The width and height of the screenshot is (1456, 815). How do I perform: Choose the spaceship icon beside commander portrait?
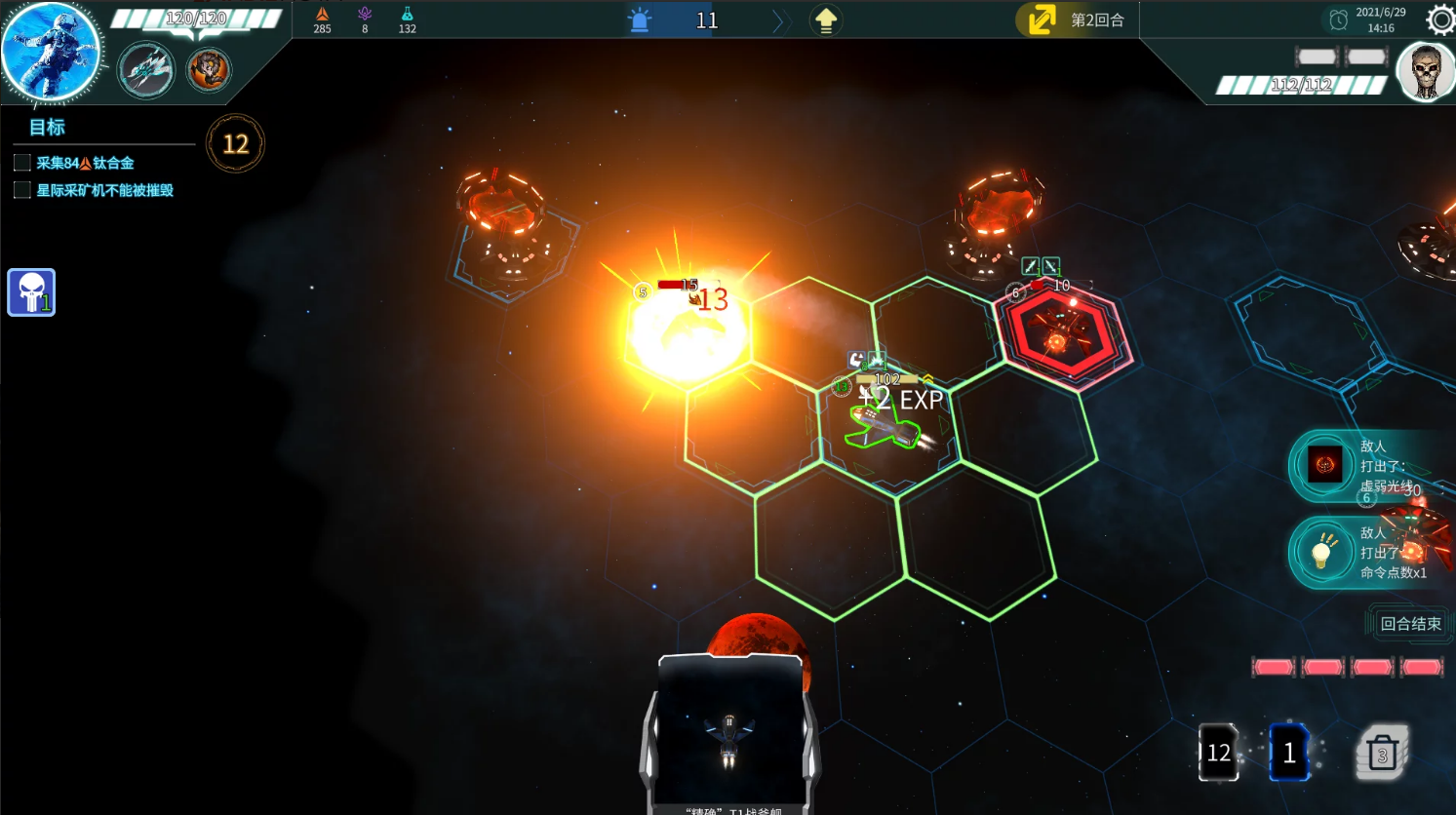[x=146, y=70]
